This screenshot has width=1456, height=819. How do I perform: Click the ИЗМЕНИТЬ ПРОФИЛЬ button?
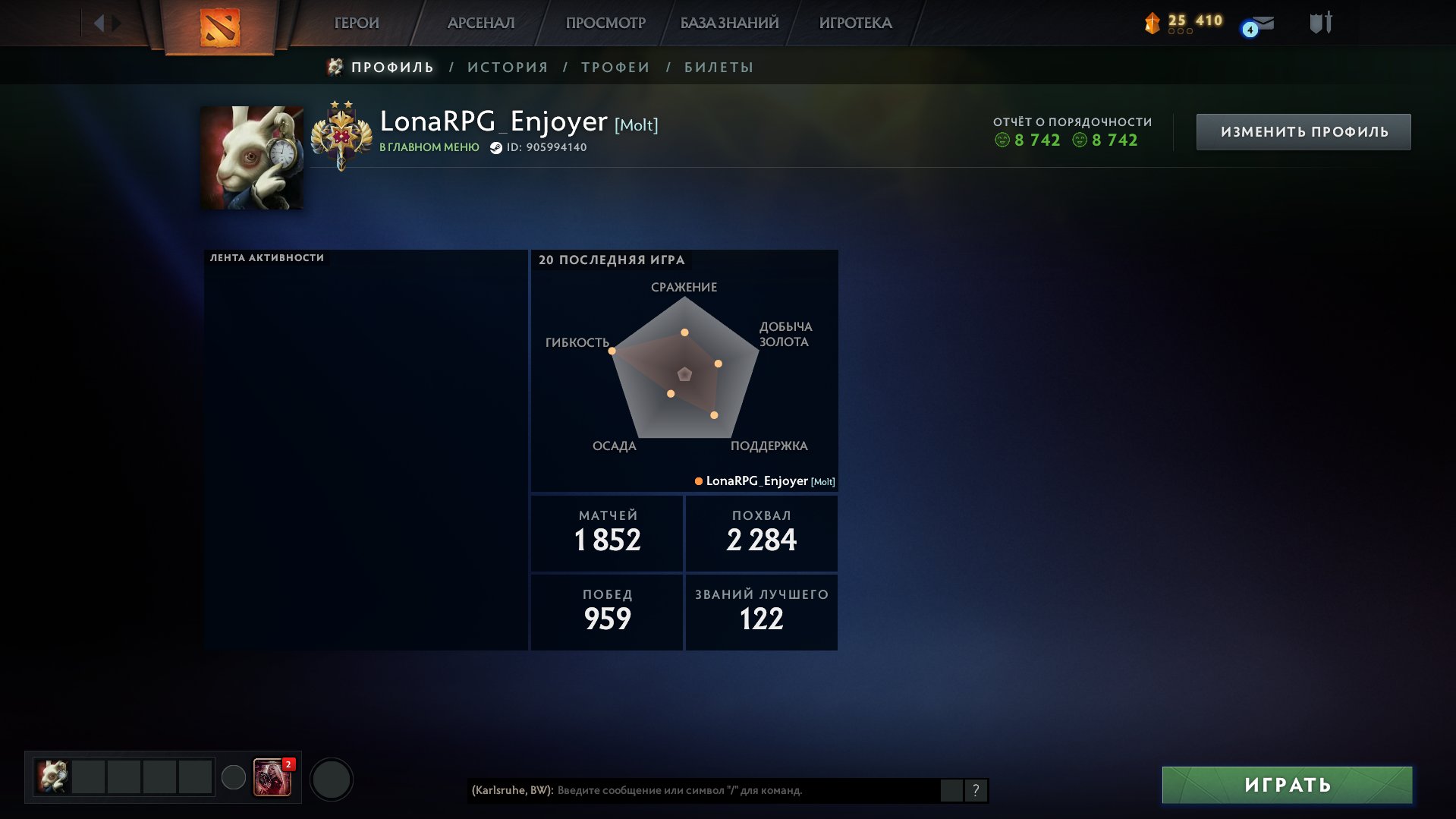(1303, 131)
